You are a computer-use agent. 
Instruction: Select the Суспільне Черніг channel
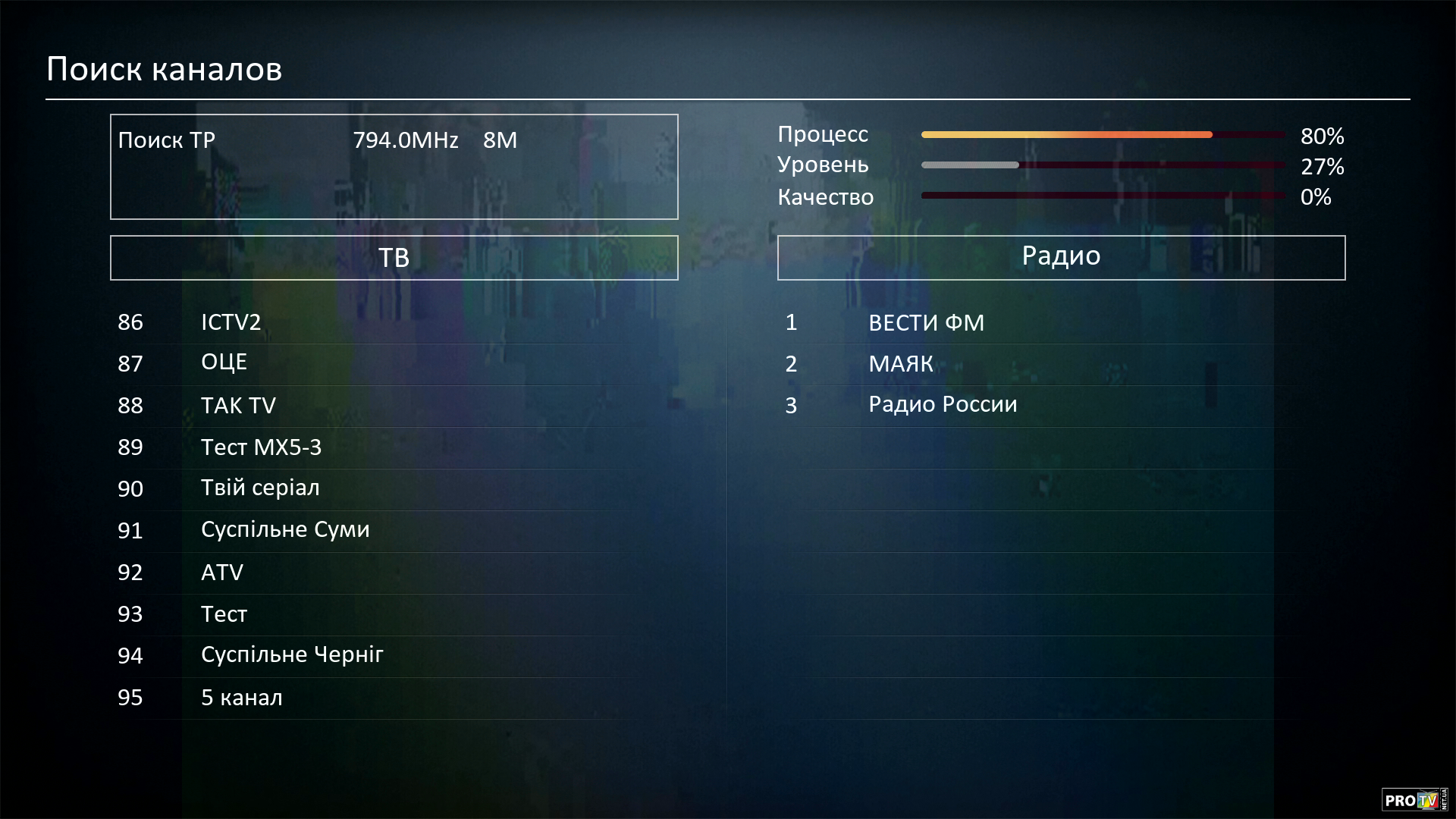292,654
